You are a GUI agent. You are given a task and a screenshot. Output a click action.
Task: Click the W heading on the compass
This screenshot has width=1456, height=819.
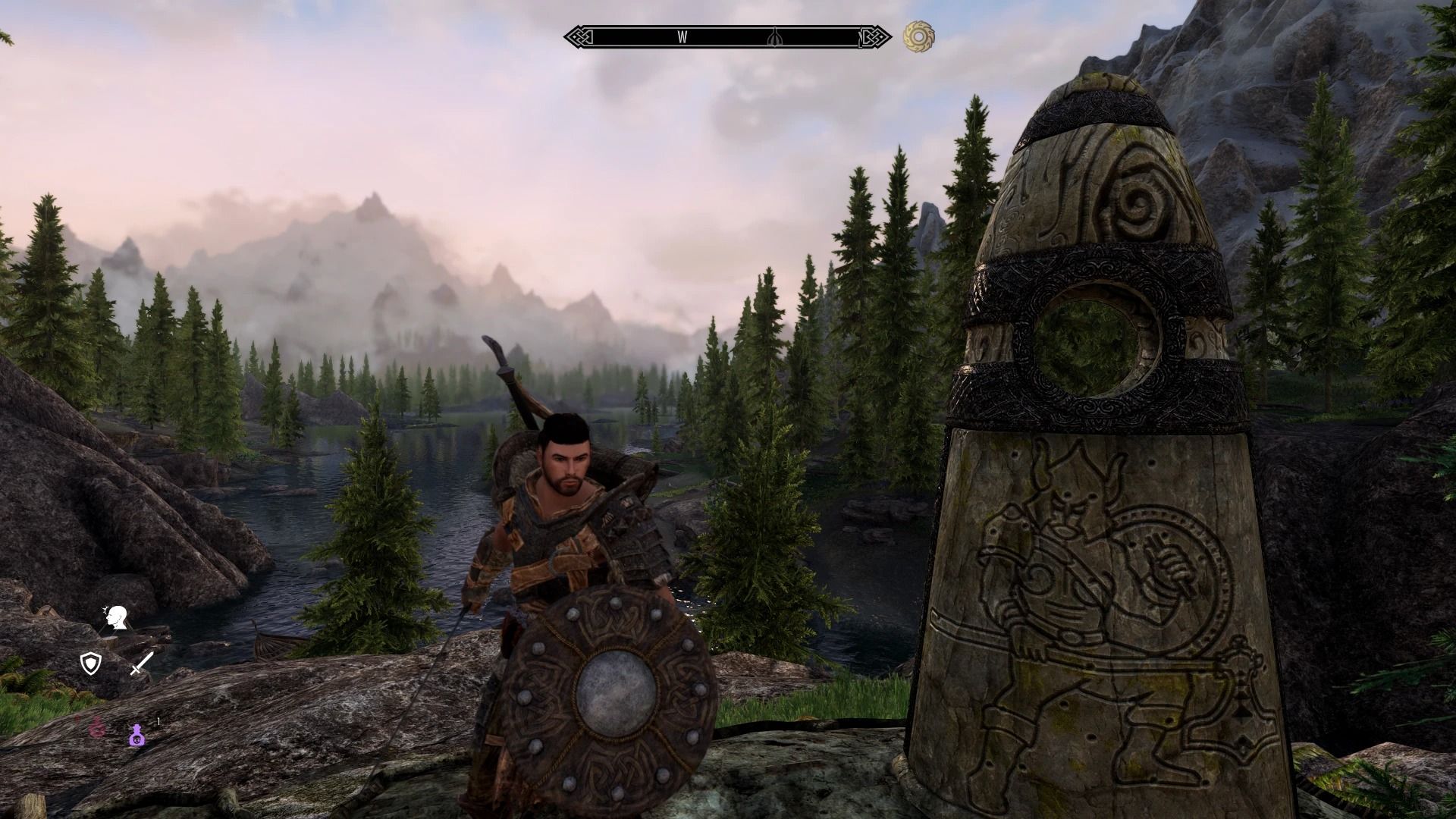pyautogui.click(x=682, y=35)
